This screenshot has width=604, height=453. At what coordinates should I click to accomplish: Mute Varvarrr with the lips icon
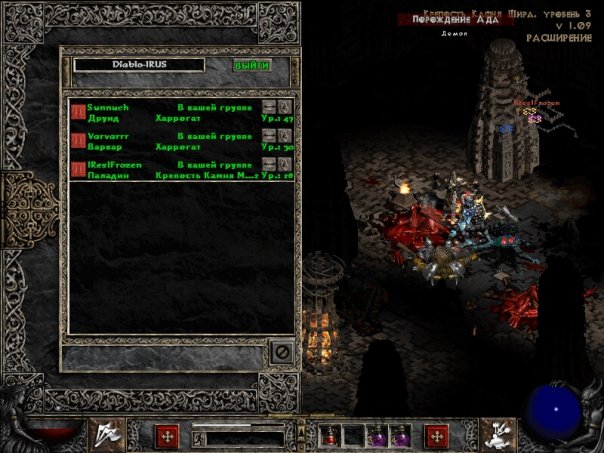click(x=269, y=135)
